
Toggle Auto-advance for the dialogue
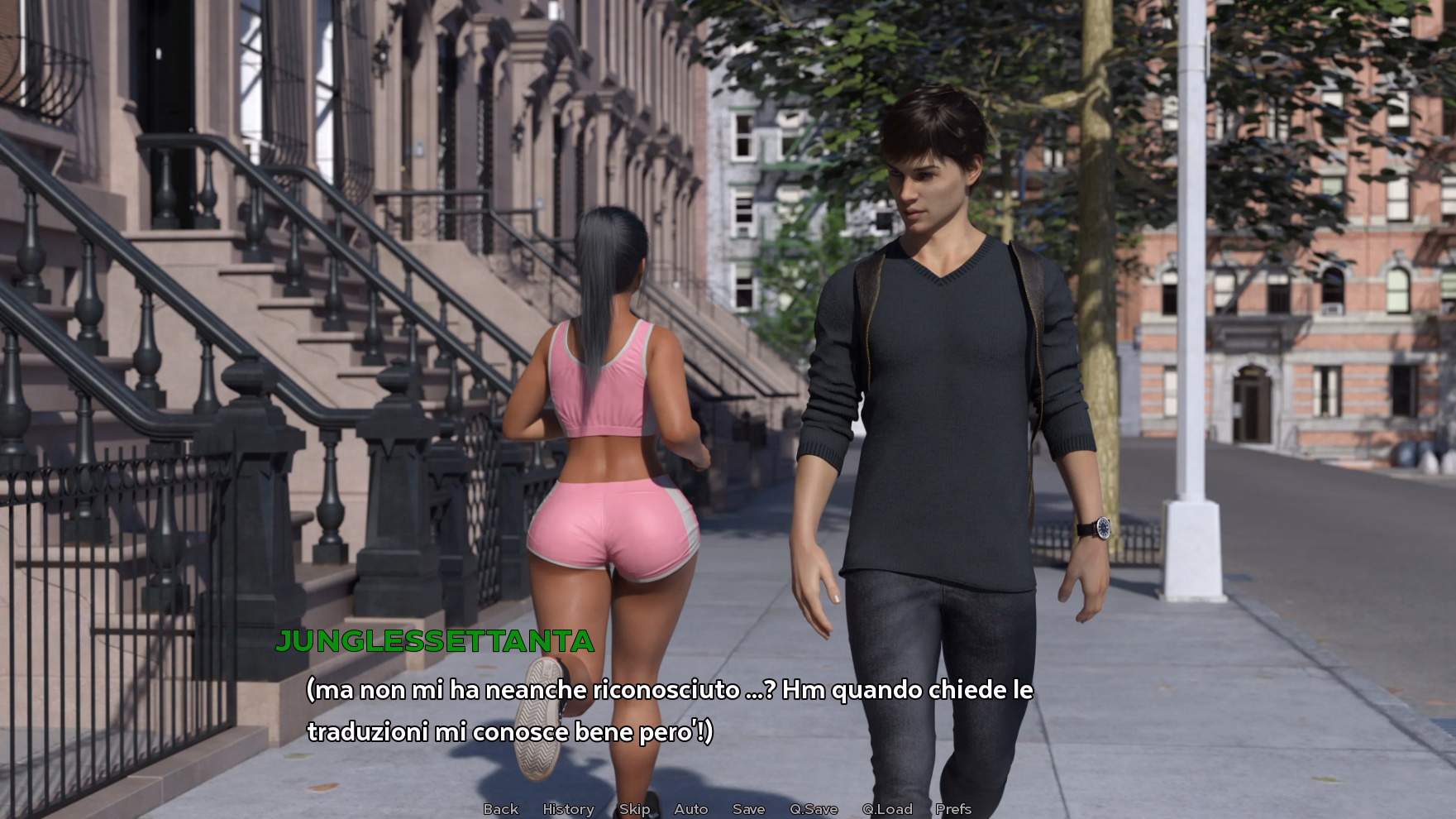[690, 809]
